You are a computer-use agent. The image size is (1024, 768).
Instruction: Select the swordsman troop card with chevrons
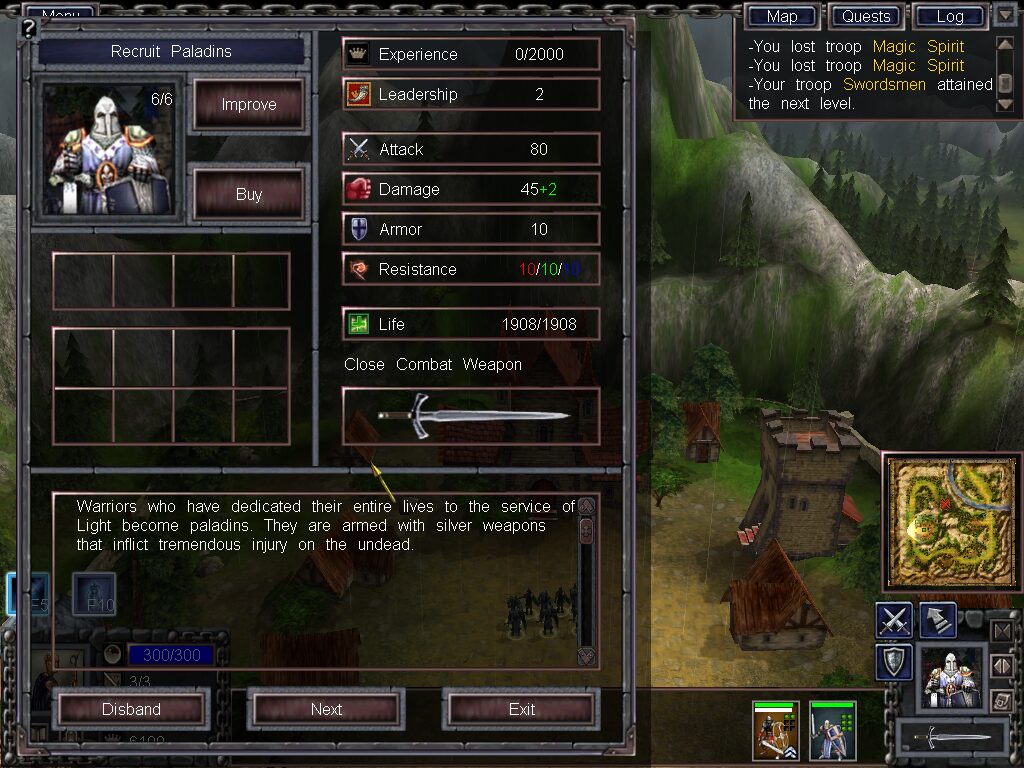tap(775, 731)
